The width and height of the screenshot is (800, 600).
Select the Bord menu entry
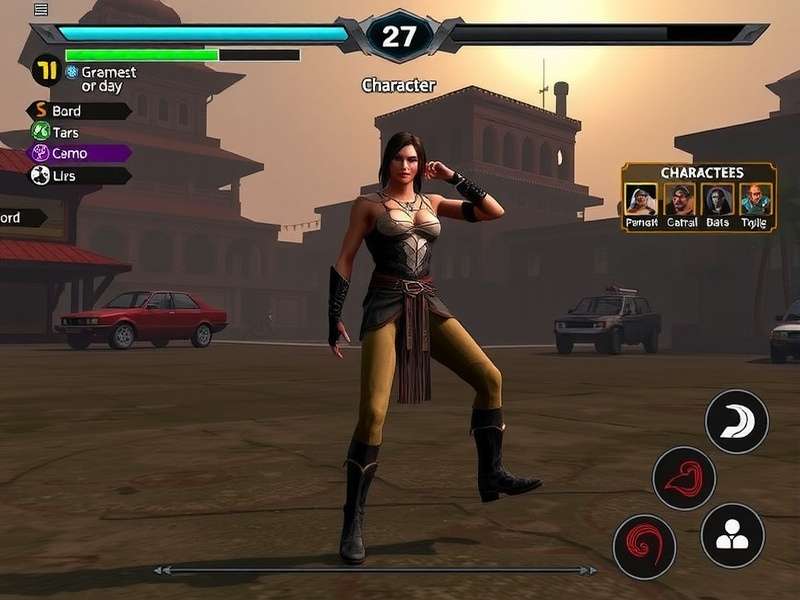(x=78, y=111)
